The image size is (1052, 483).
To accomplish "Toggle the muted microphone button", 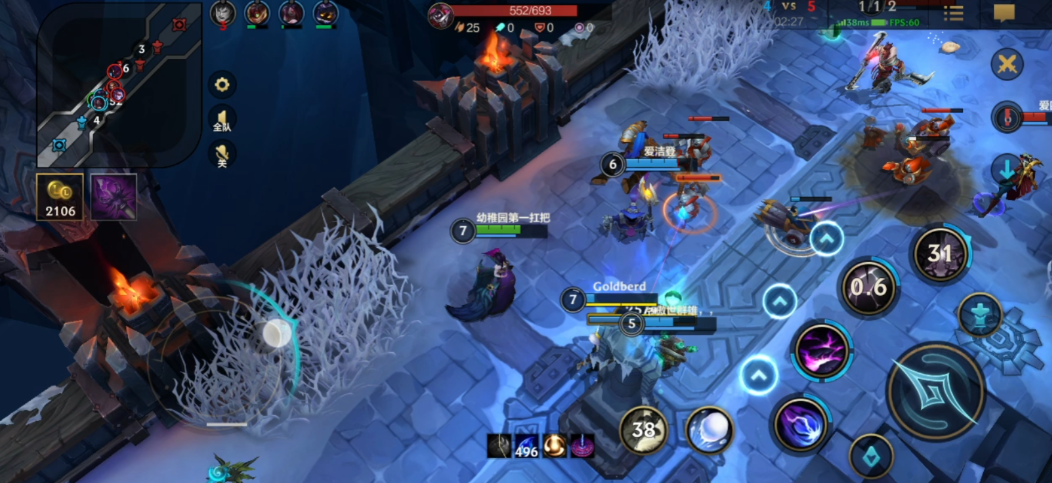I will pos(222,155).
